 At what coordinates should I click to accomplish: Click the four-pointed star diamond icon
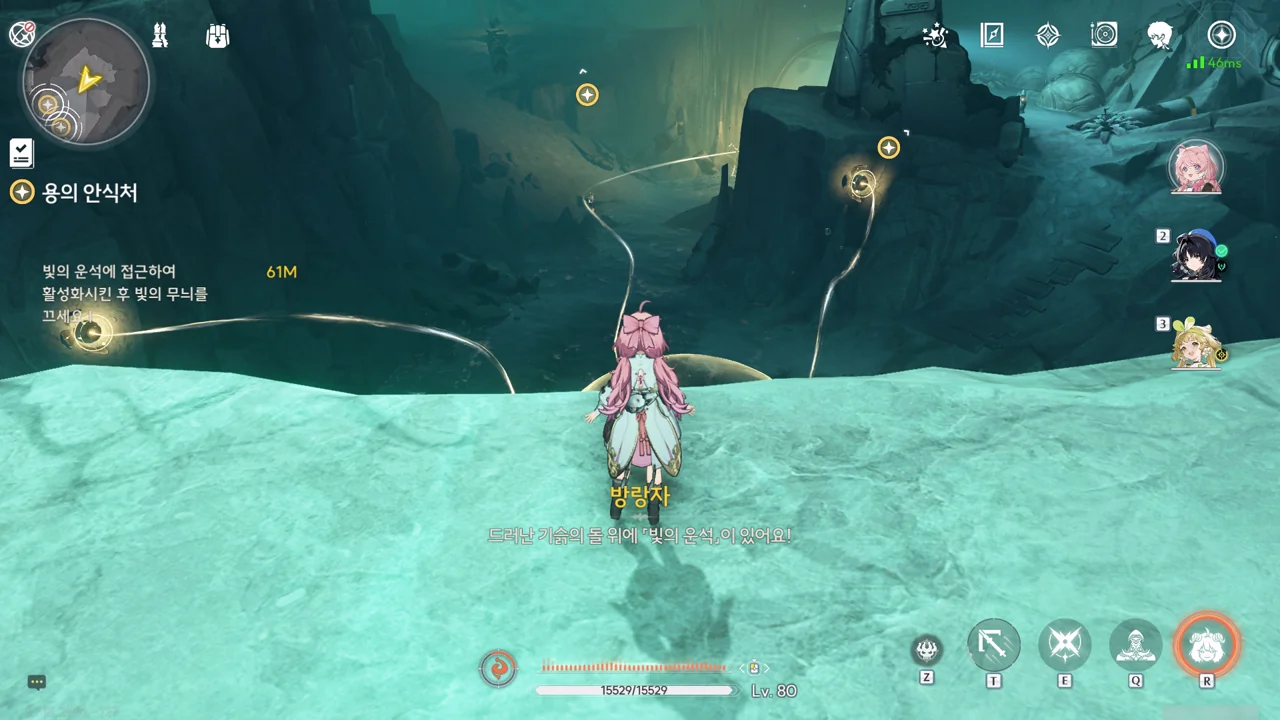click(x=1047, y=36)
